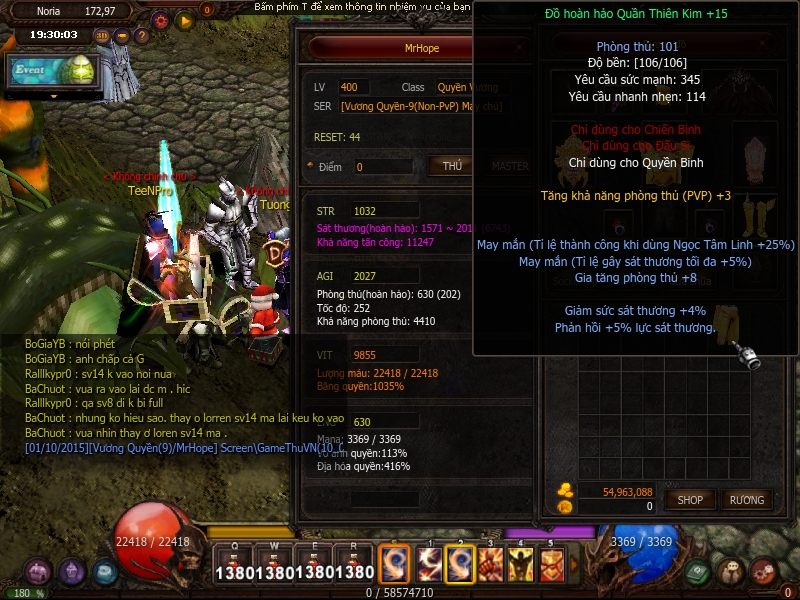
Task: Use the E hotkey potion slot
Action: 314,564
